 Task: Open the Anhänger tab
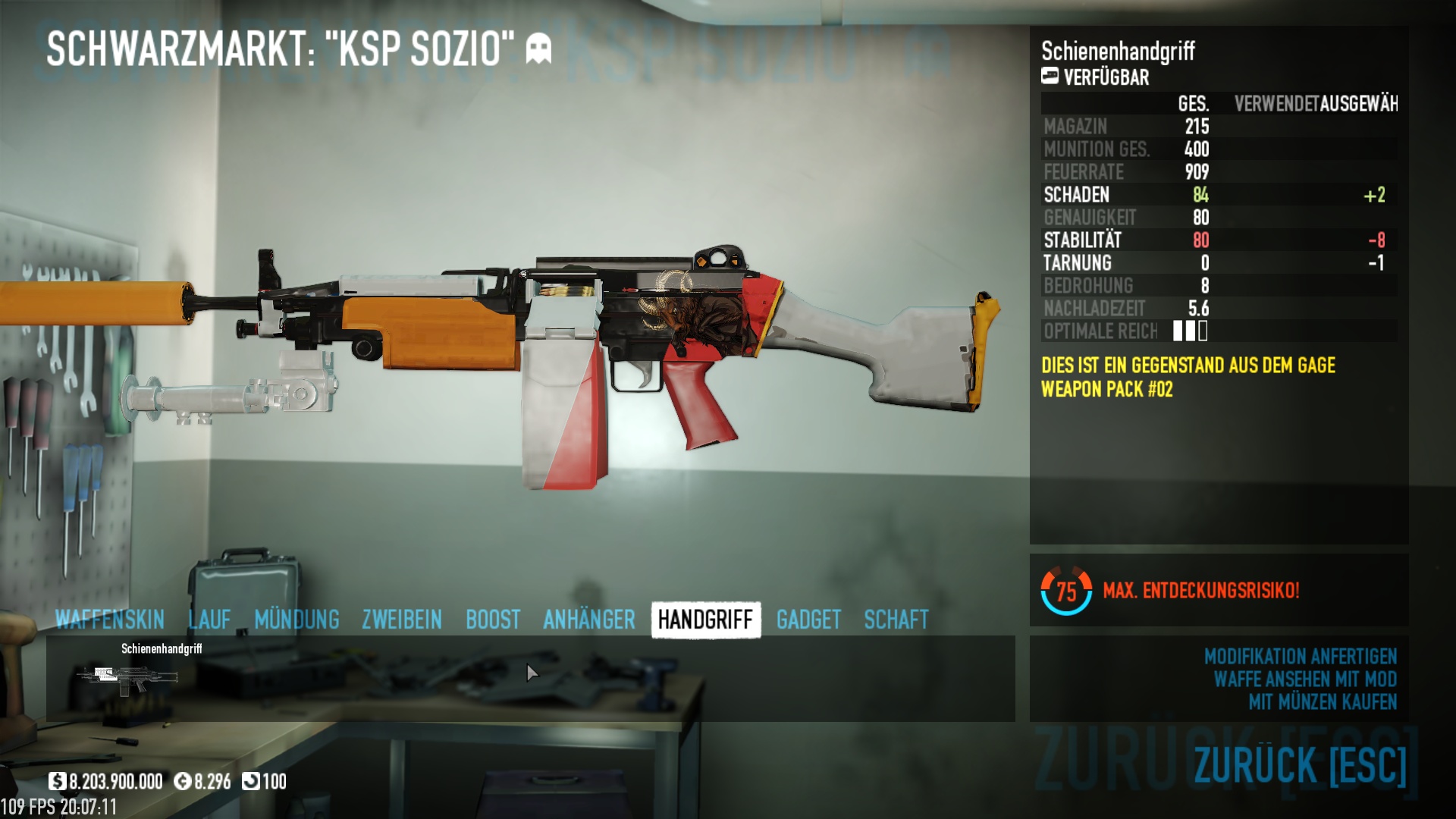click(589, 620)
